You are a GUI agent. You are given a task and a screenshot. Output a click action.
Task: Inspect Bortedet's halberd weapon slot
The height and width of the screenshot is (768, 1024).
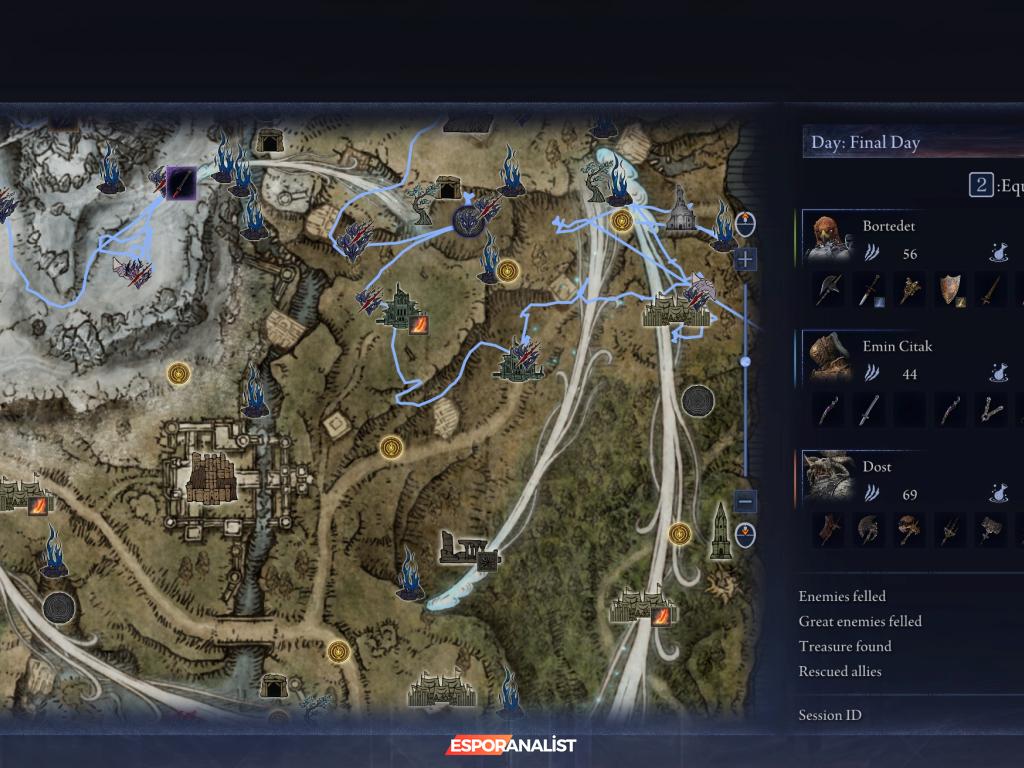tap(829, 290)
